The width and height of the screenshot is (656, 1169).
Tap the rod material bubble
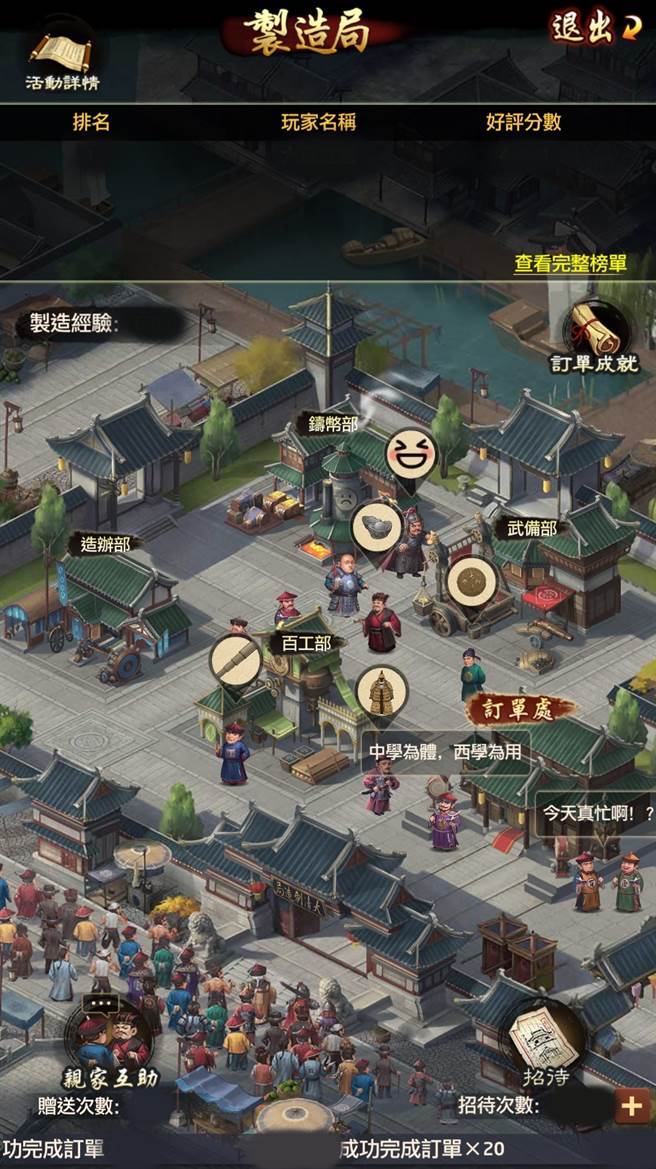coord(236,660)
